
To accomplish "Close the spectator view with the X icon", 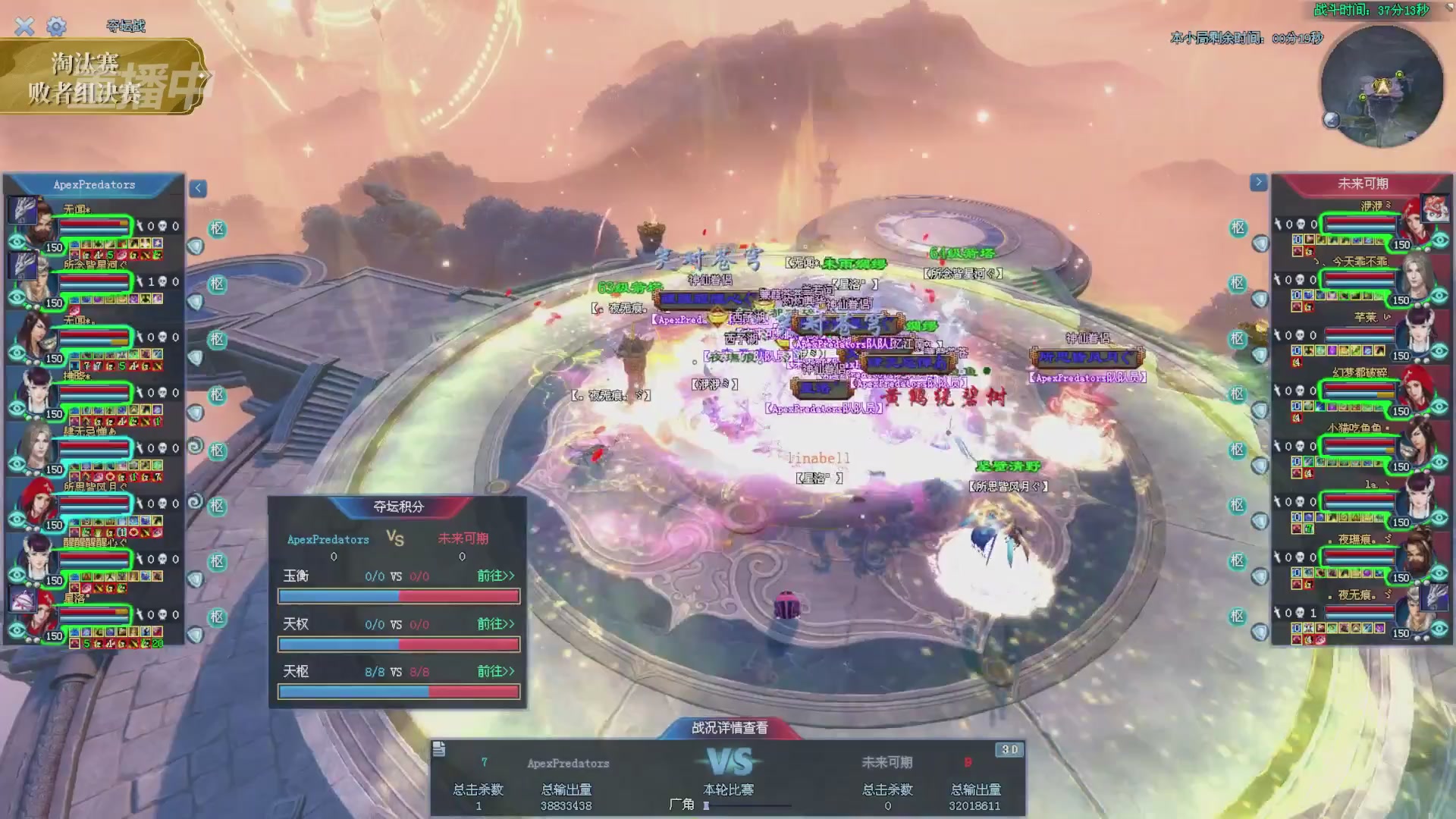I will pos(24,27).
